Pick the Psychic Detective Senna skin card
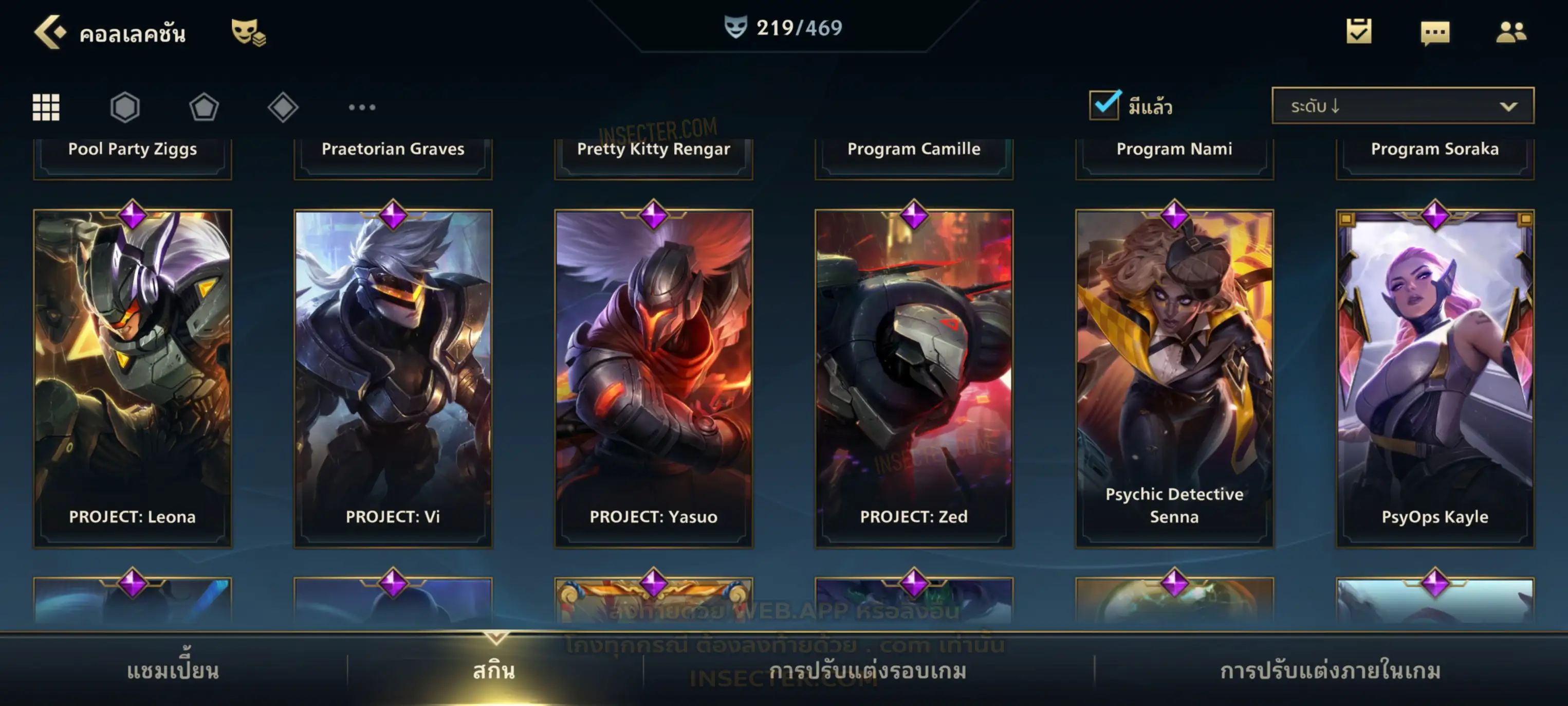Image resolution: width=1568 pixels, height=706 pixels. coord(1174,377)
